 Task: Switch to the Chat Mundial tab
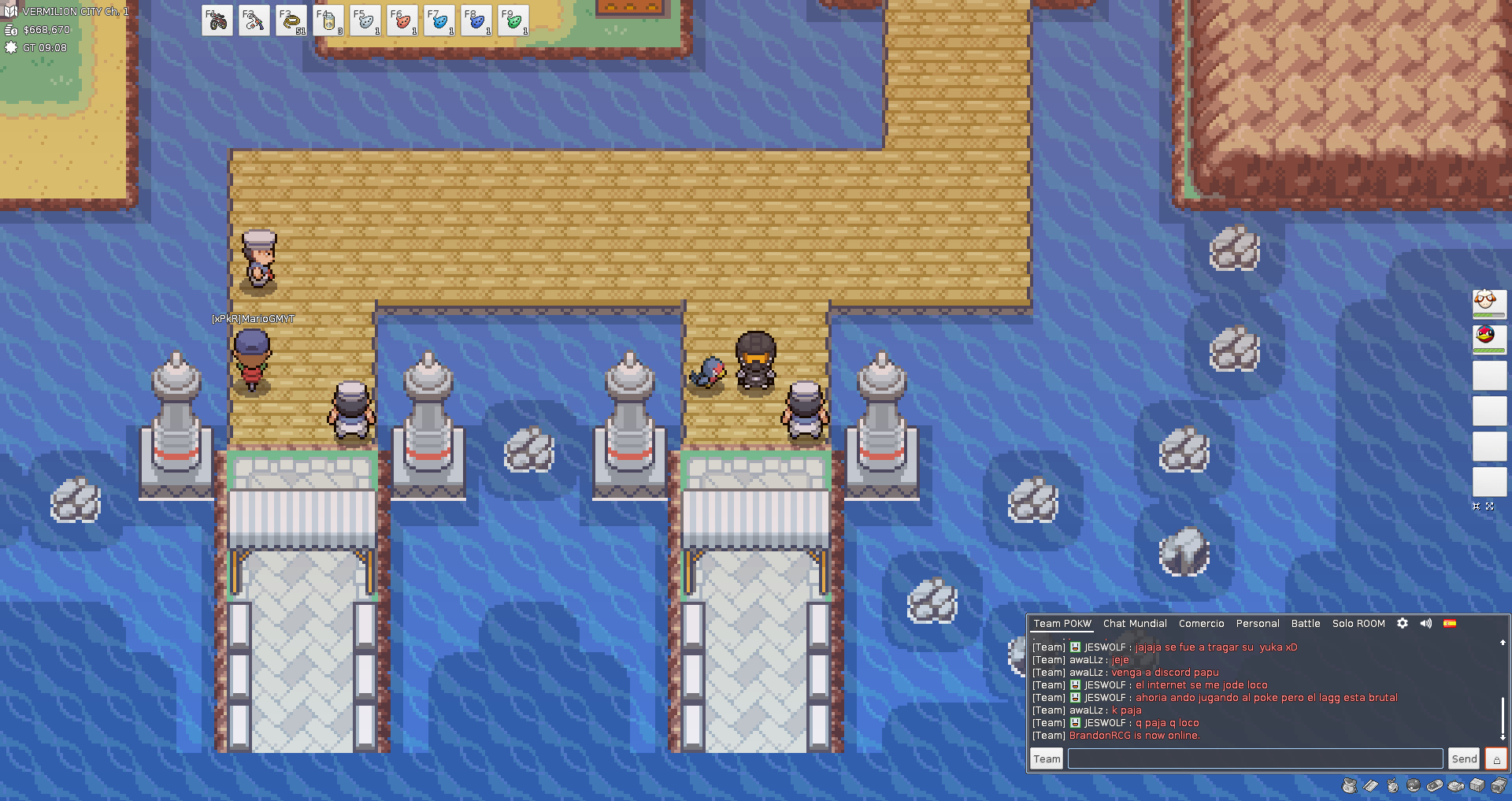point(1135,624)
